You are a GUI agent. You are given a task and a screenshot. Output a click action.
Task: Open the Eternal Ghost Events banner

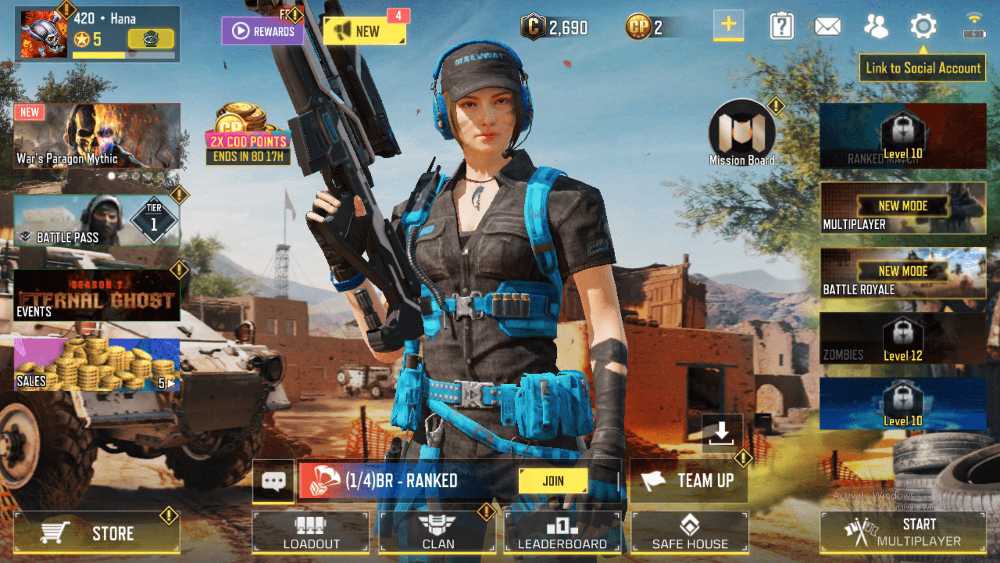[97, 295]
